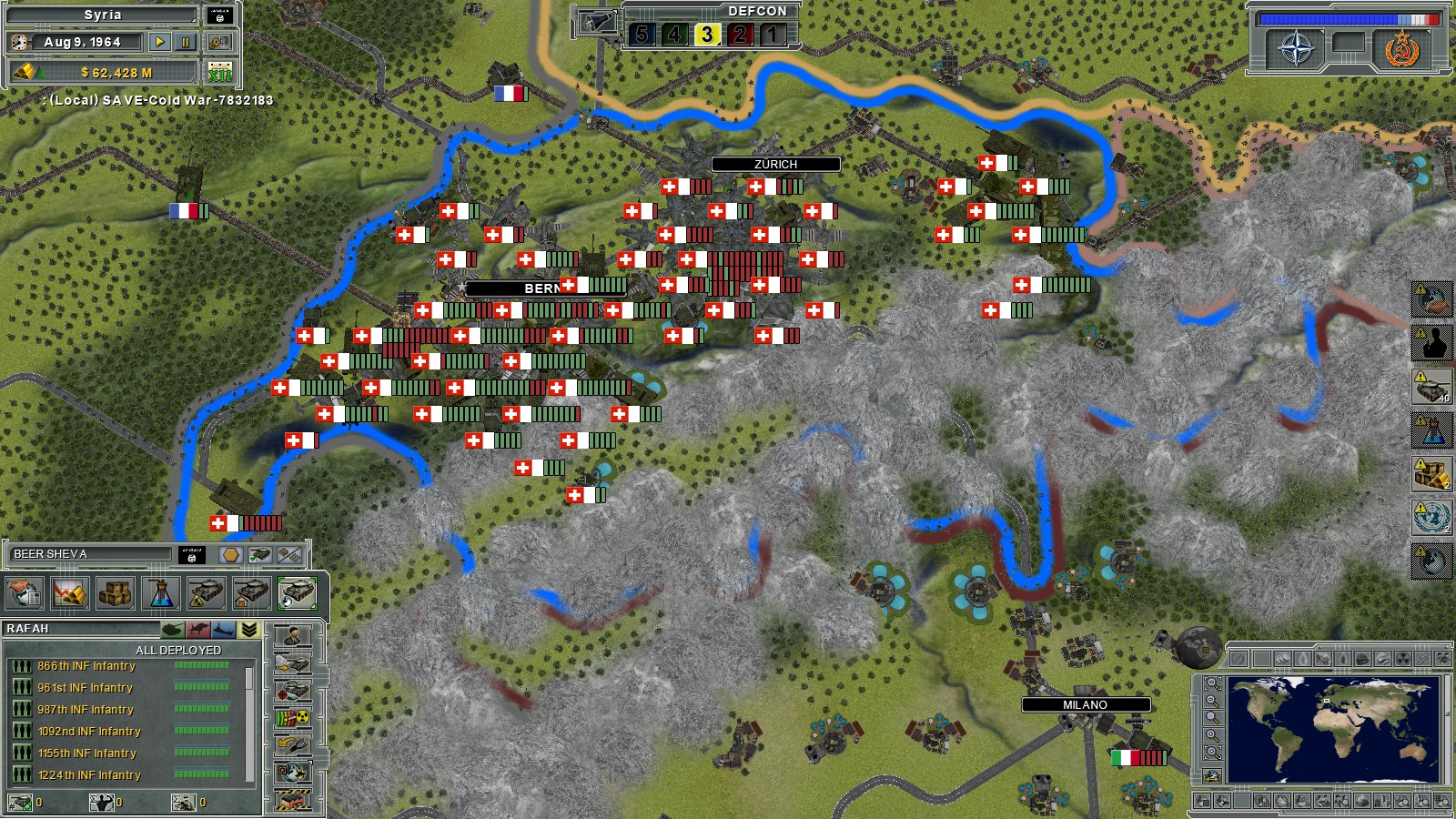Toggle the hexagon region display button
1456x819 pixels.
pos(230,555)
